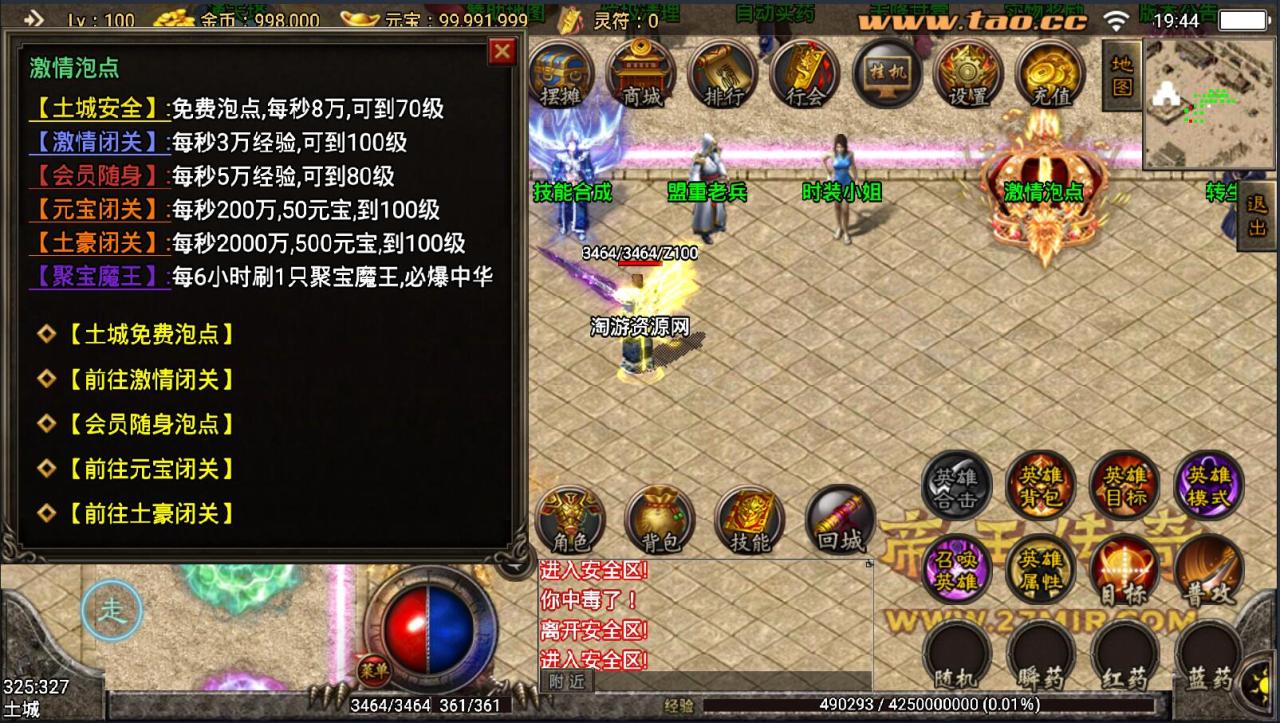Tap the 回城 return-to-town icon
This screenshot has height=723, width=1280.
tap(839, 520)
